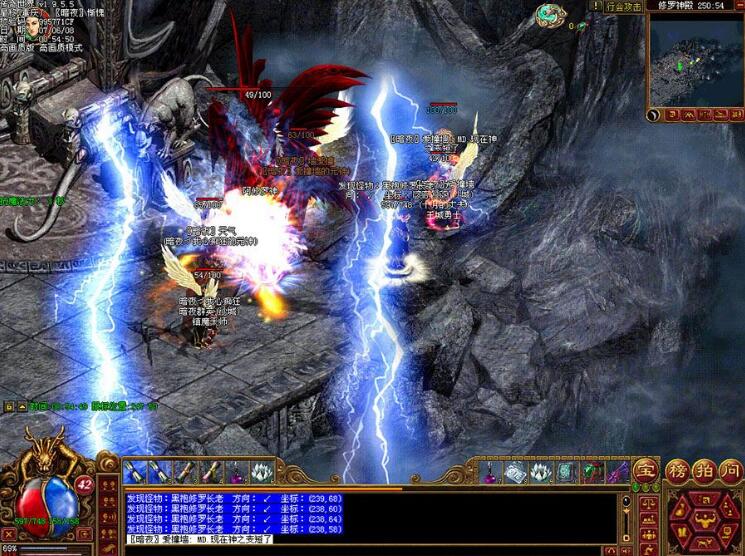Screen dimensions: 745x556
Task: Toggle the 行会攻击 guild attack mode
Action: pyautogui.click(x=625, y=6)
